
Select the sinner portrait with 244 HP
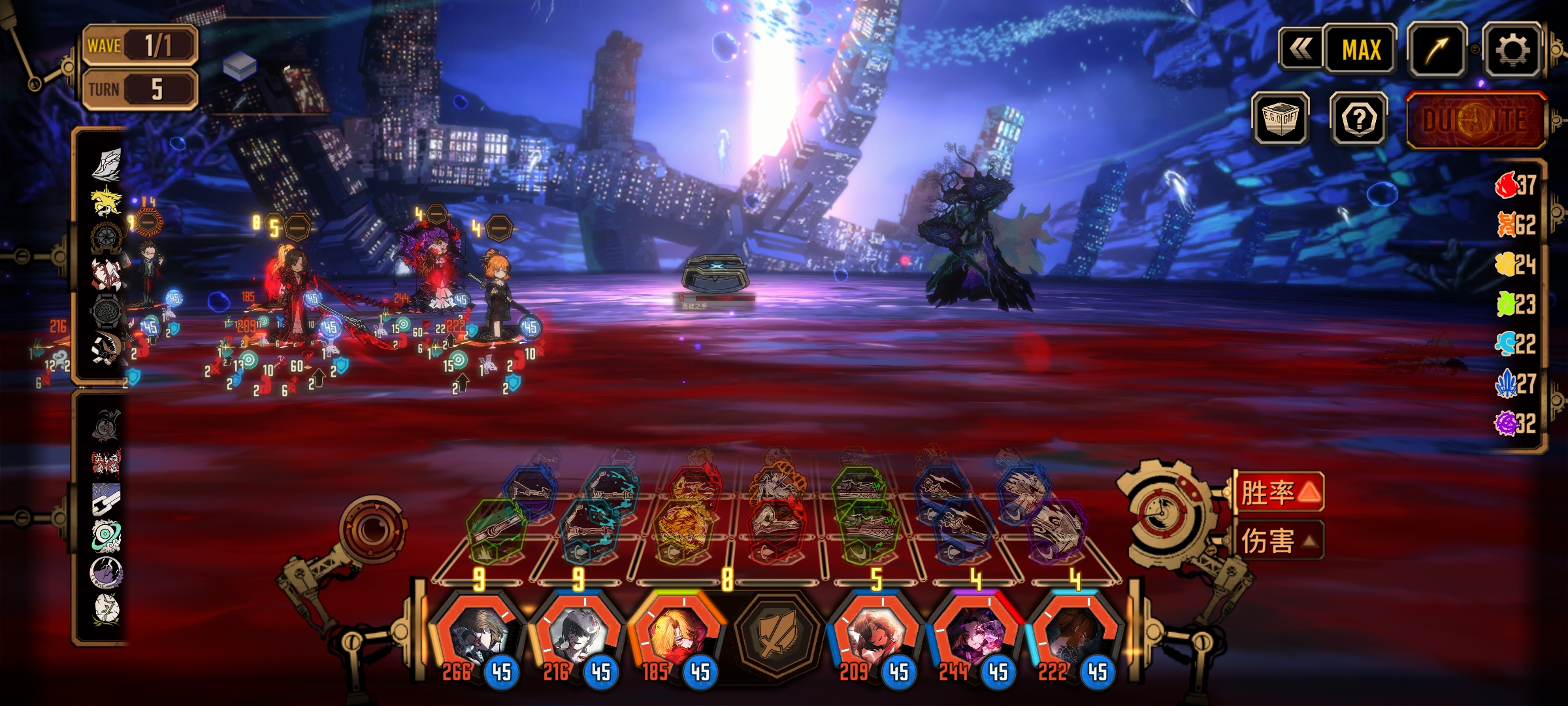pyautogui.click(x=975, y=634)
